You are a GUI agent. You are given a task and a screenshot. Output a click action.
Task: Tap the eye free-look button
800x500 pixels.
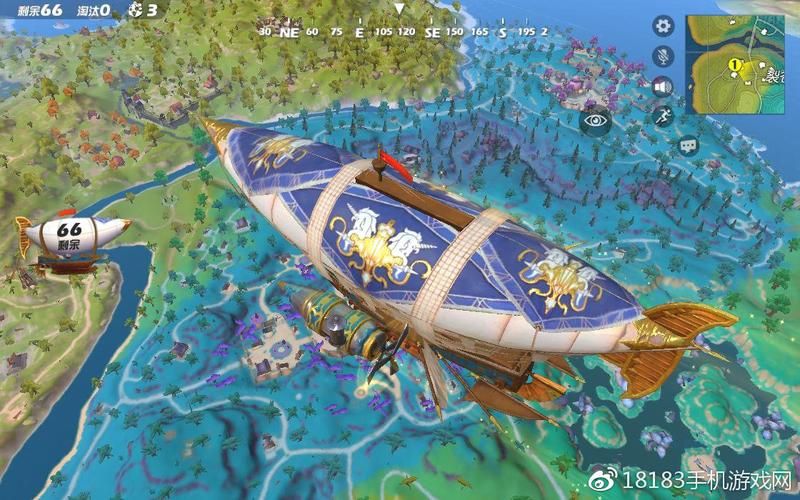pos(597,119)
